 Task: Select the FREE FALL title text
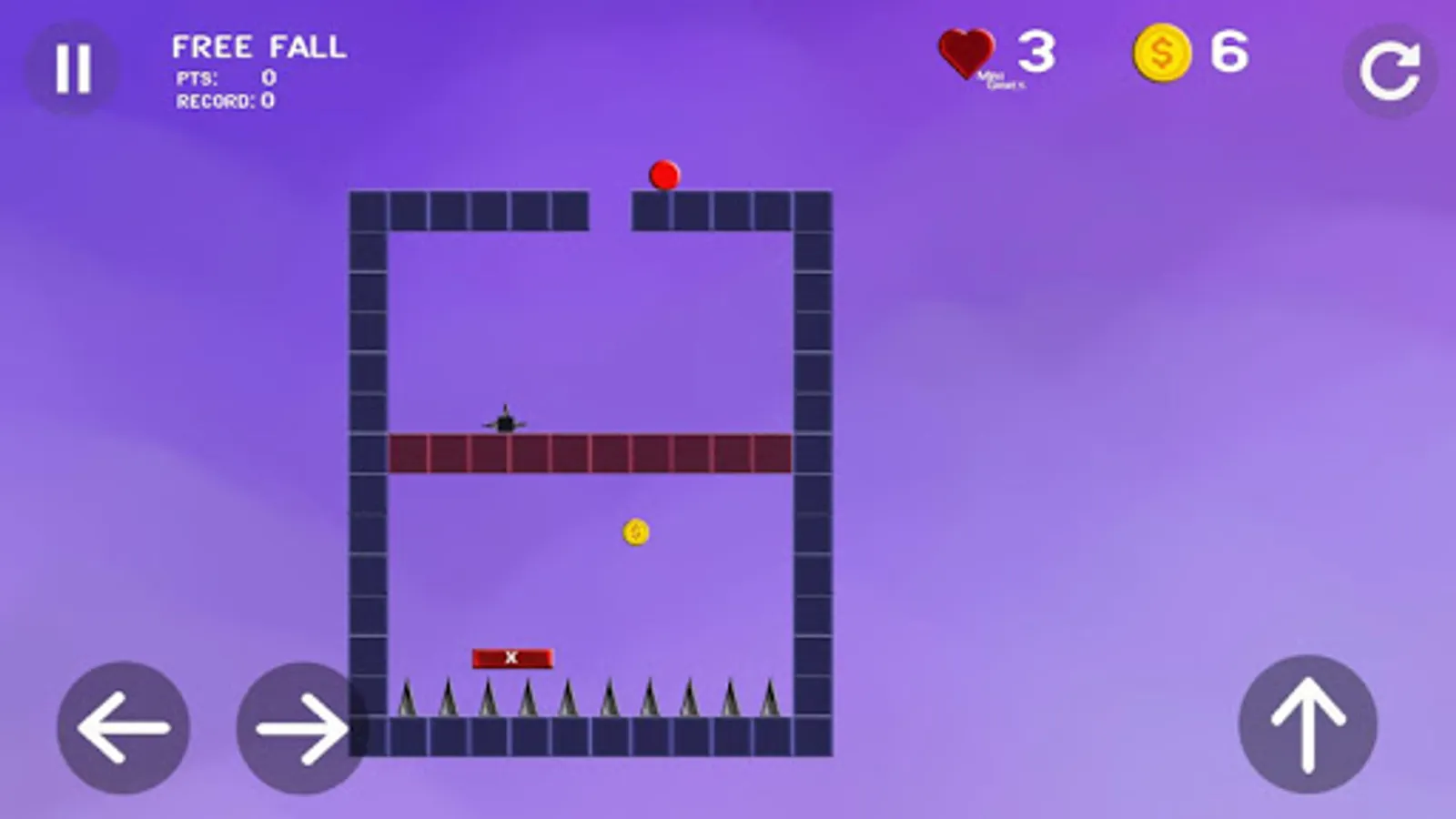258,47
